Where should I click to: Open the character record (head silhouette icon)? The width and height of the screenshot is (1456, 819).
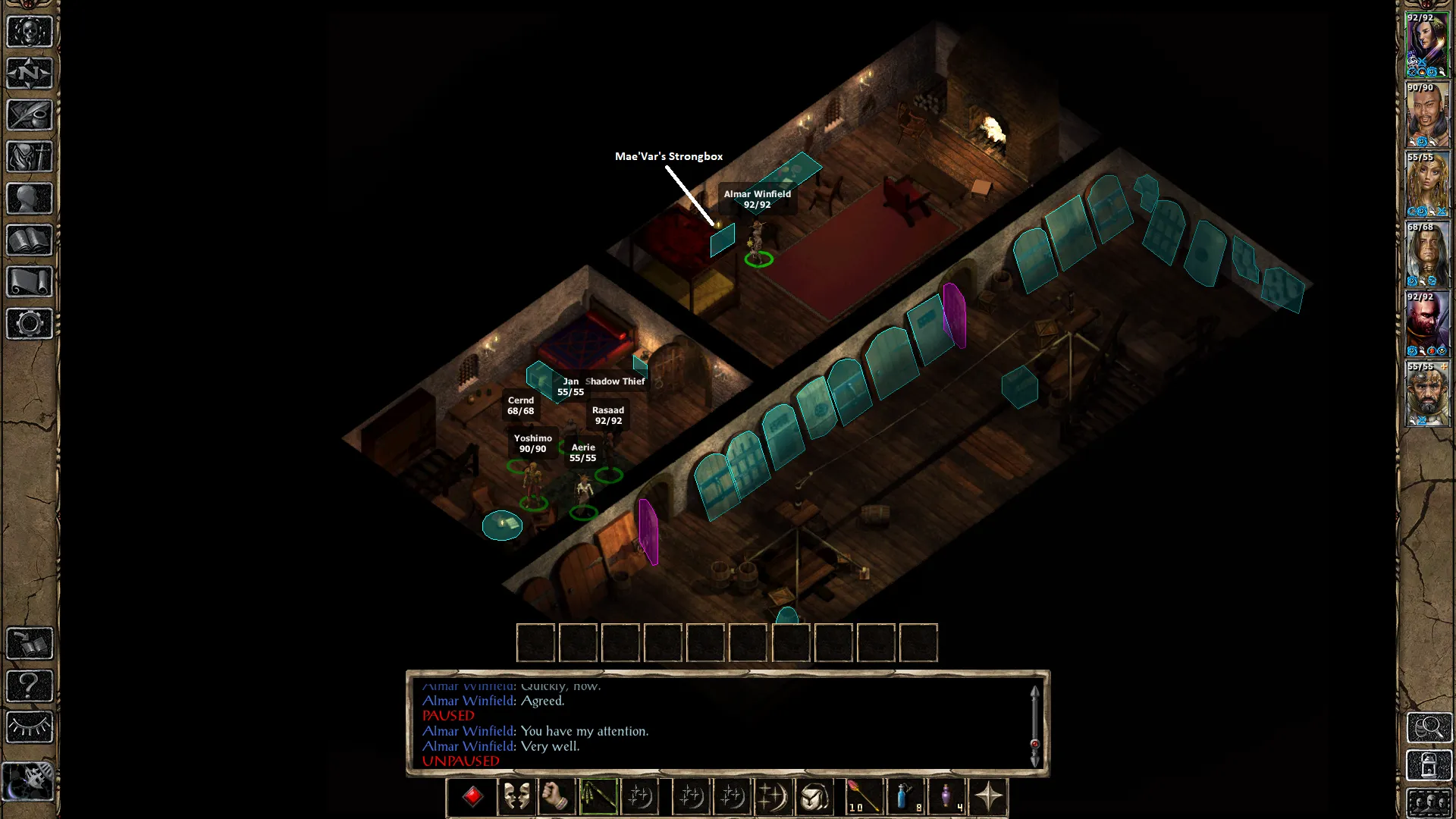coord(30,199)
